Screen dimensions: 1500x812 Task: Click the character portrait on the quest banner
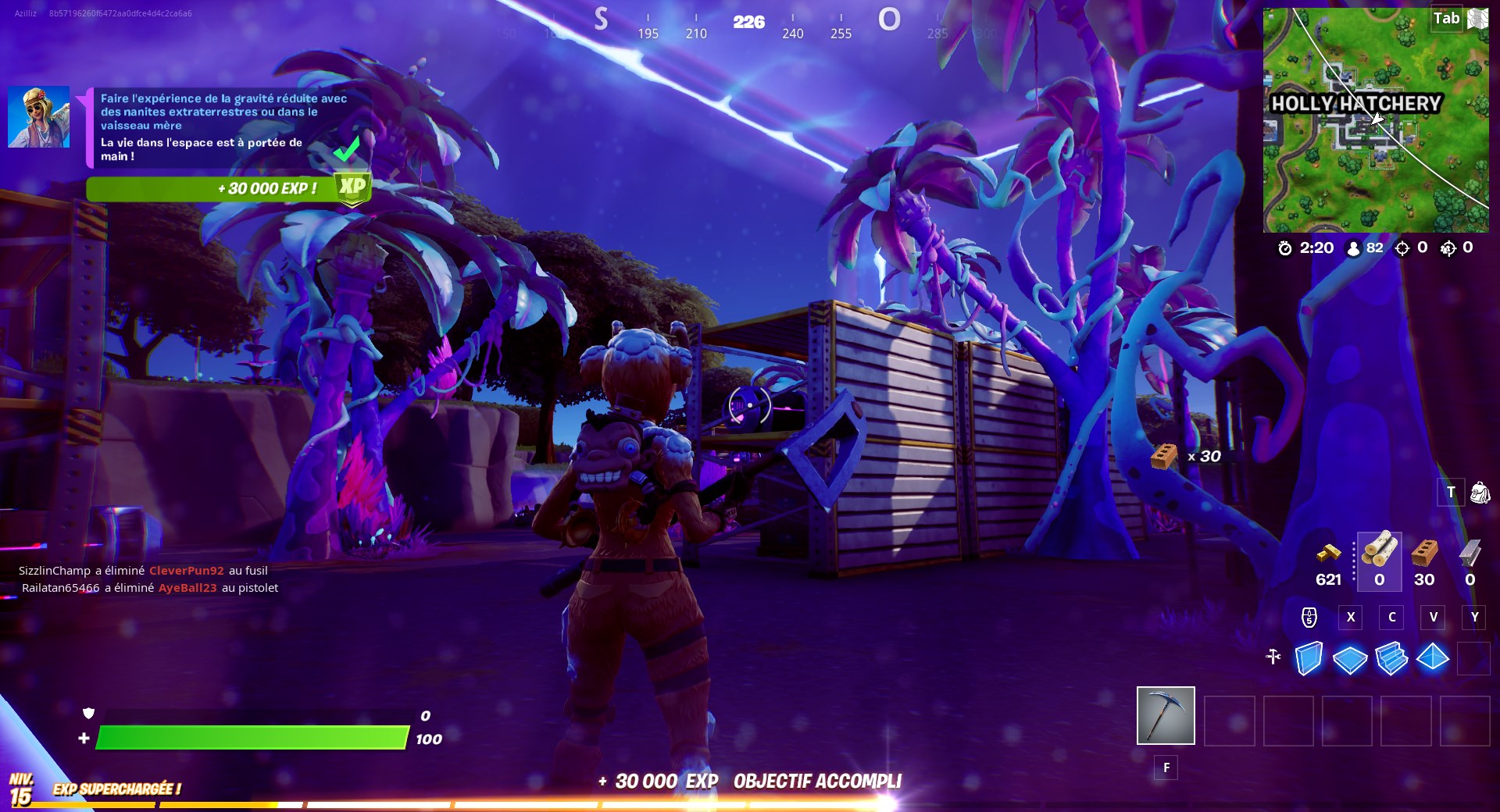pyautogui.click(x=37, y=116)
